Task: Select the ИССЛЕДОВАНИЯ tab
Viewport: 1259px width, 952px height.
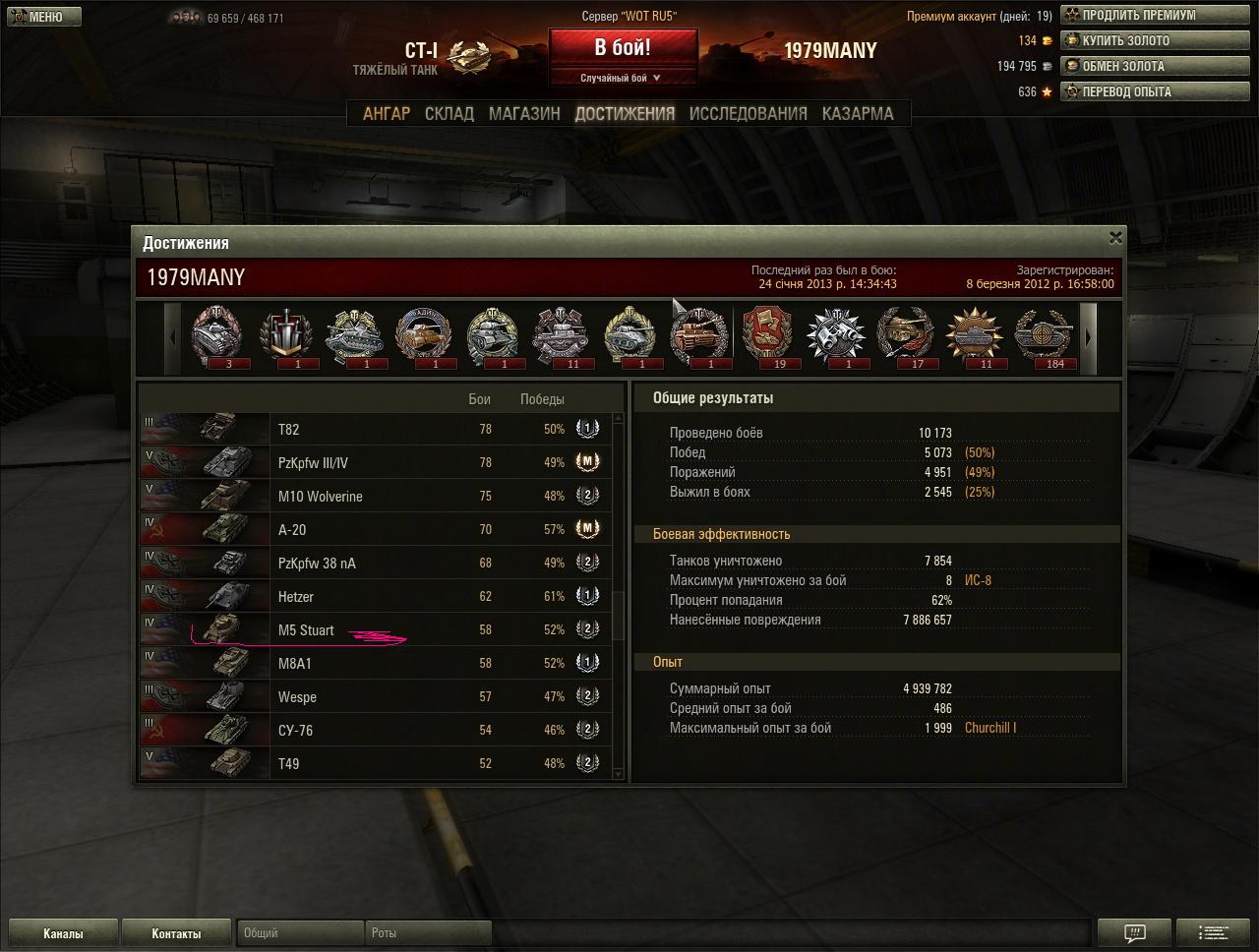Action: click(748, 113)
